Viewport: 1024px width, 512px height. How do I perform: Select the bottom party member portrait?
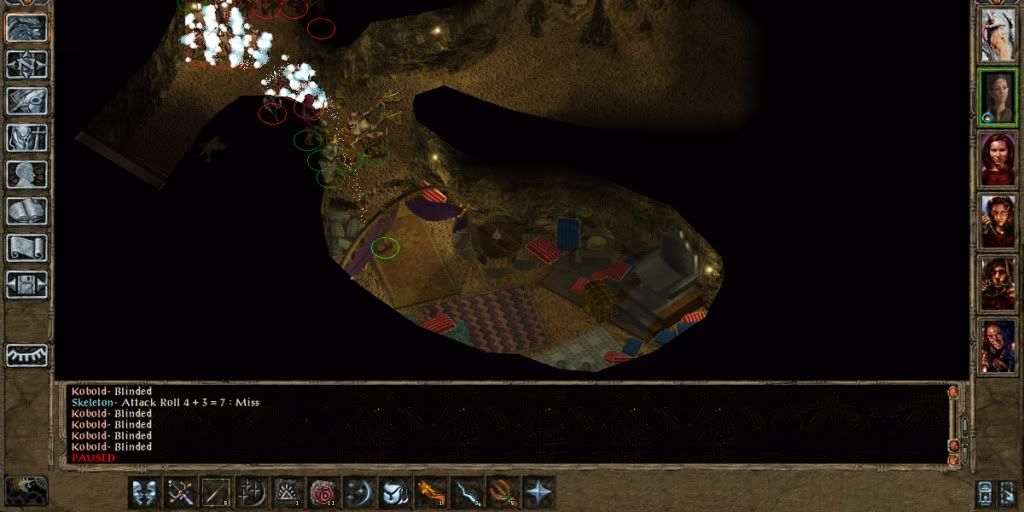click(x=997, y=346)
